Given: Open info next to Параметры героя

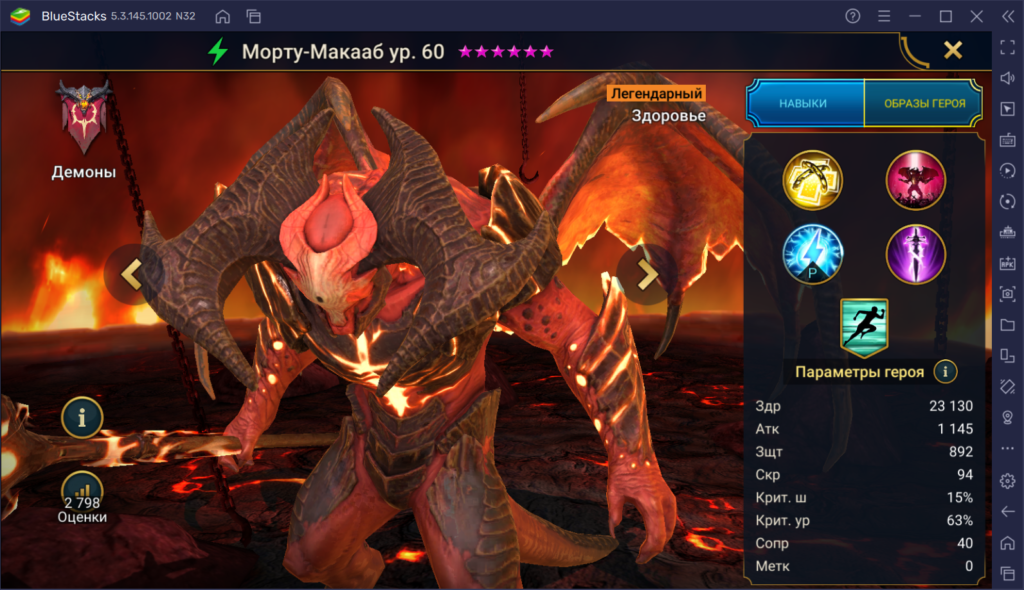Looking at the screenshot, I should 945,372.
